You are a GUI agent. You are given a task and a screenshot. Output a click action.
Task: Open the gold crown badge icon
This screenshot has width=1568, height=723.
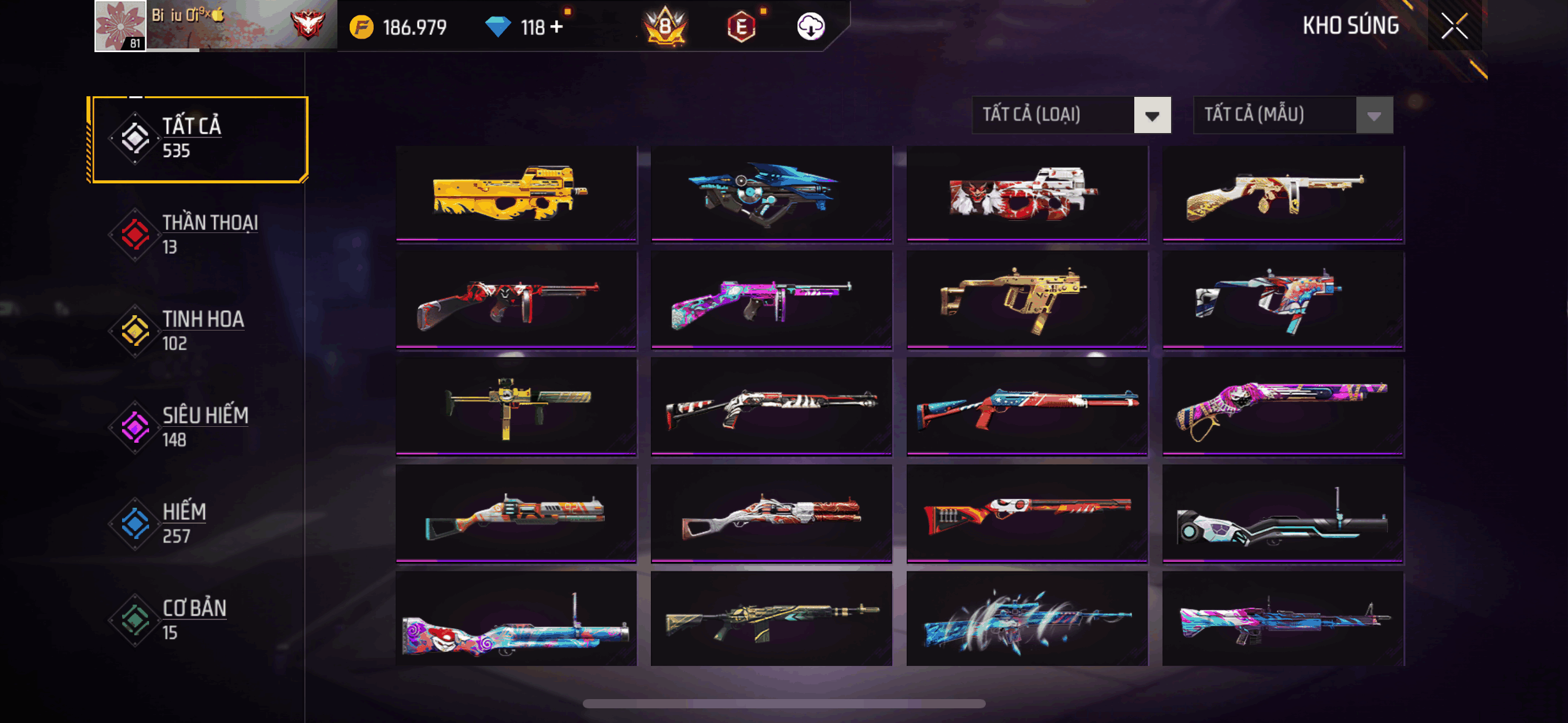pos(665,27)
